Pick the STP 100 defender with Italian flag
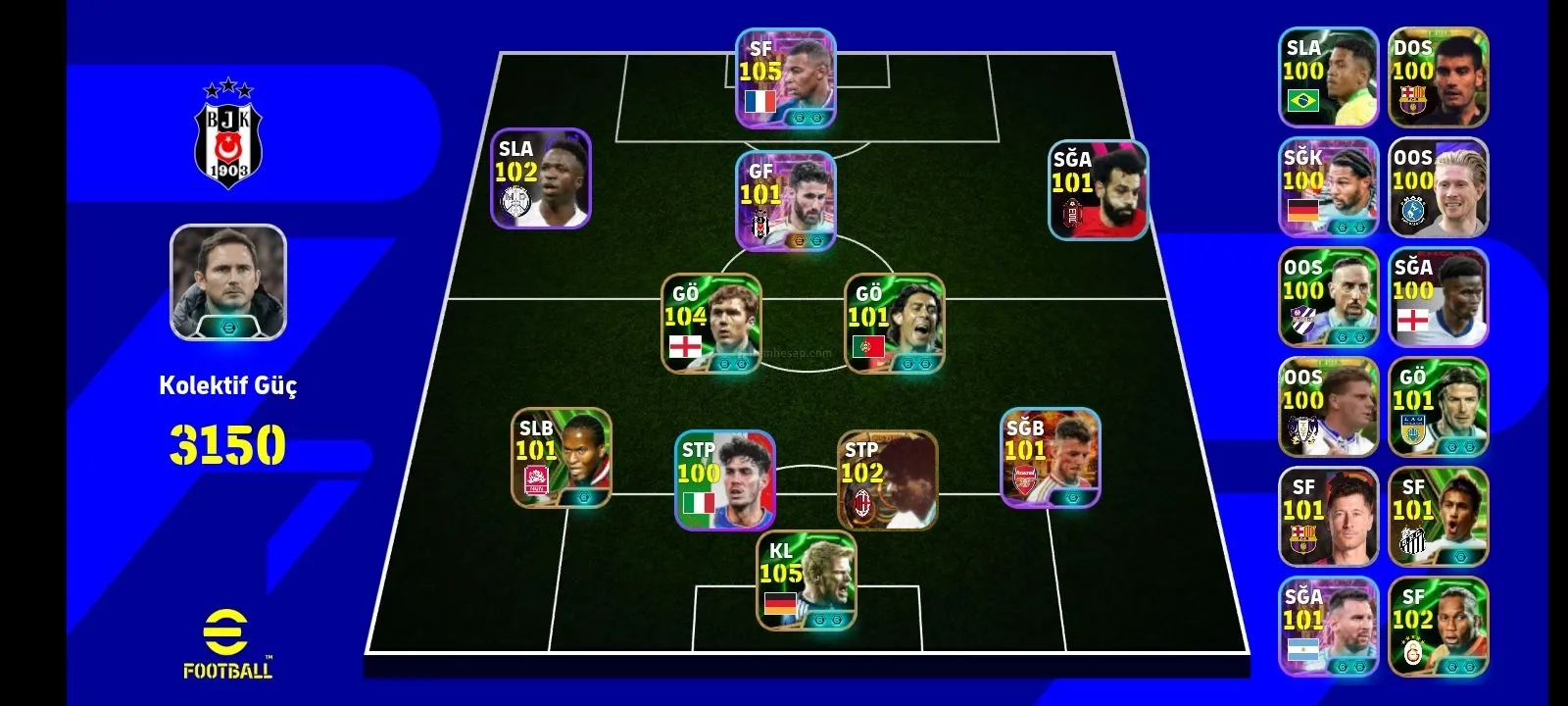Image resolution: width=1568 pixels, height=706 pixels. click(725, 480)
